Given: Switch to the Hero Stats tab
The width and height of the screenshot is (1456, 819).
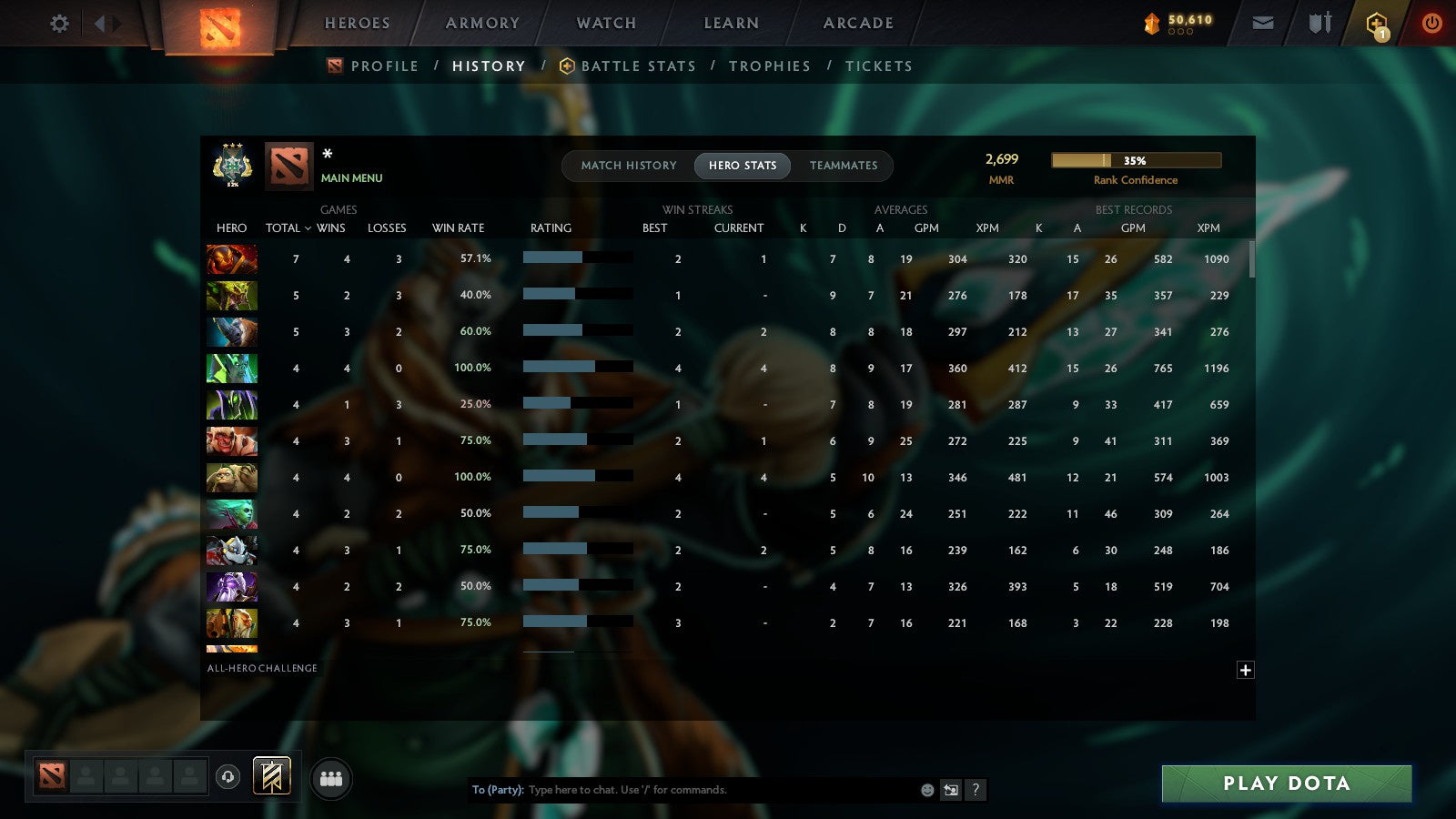Looking at the screenshot, I should [742, 166].
